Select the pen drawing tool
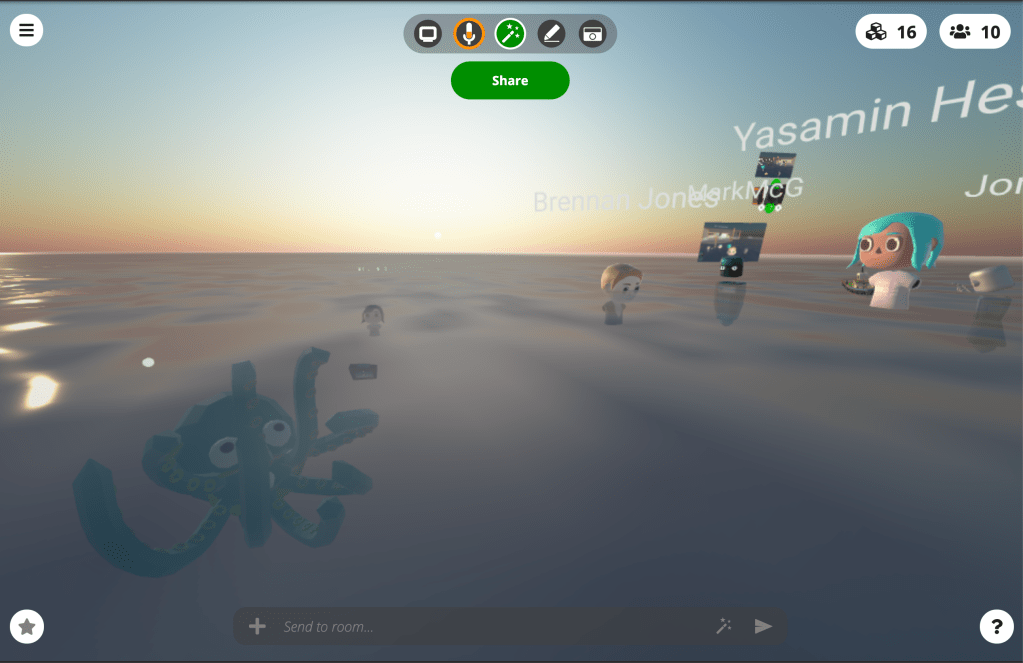The height and width of the screenshot is (663, 1023). [551, 34]
